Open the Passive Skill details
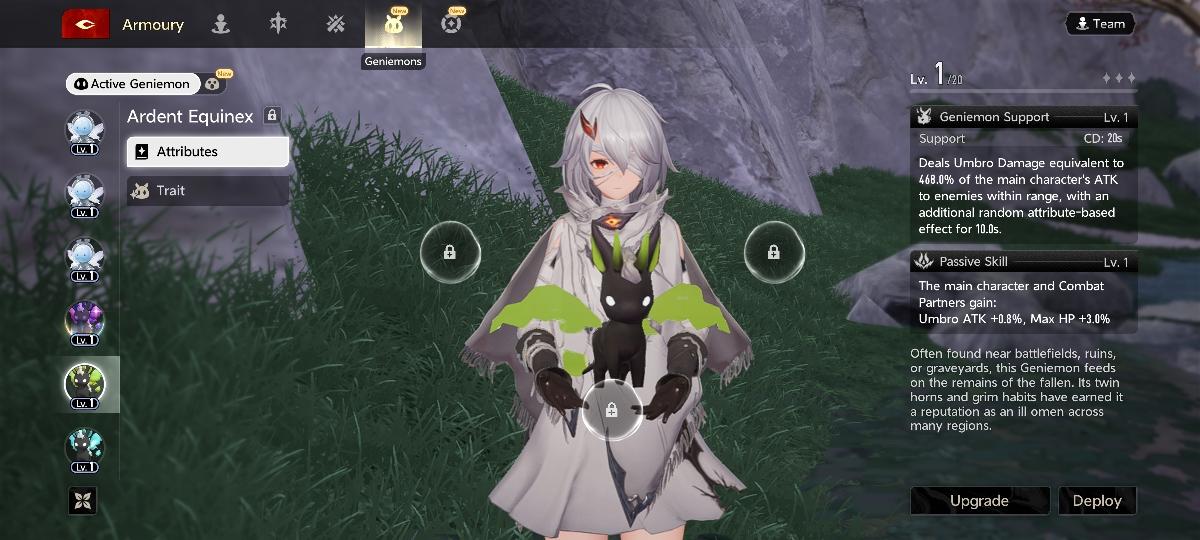This screenshot has height=540, width=1200. 1023,262
